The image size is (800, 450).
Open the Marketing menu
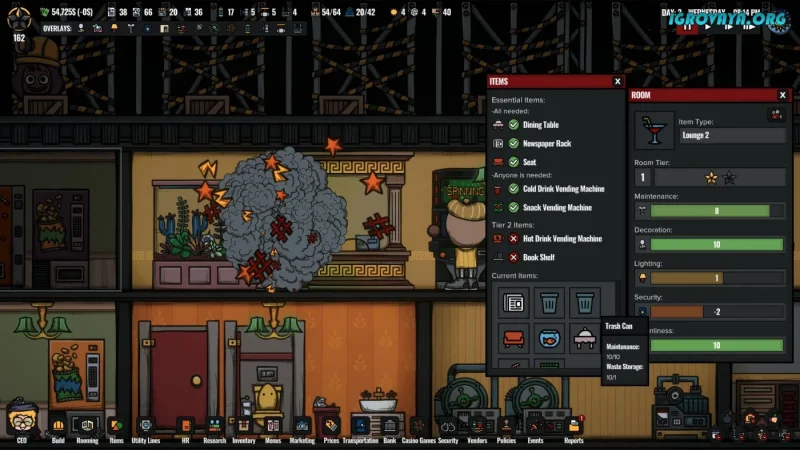pyautogui.click(x=302, y=425)
